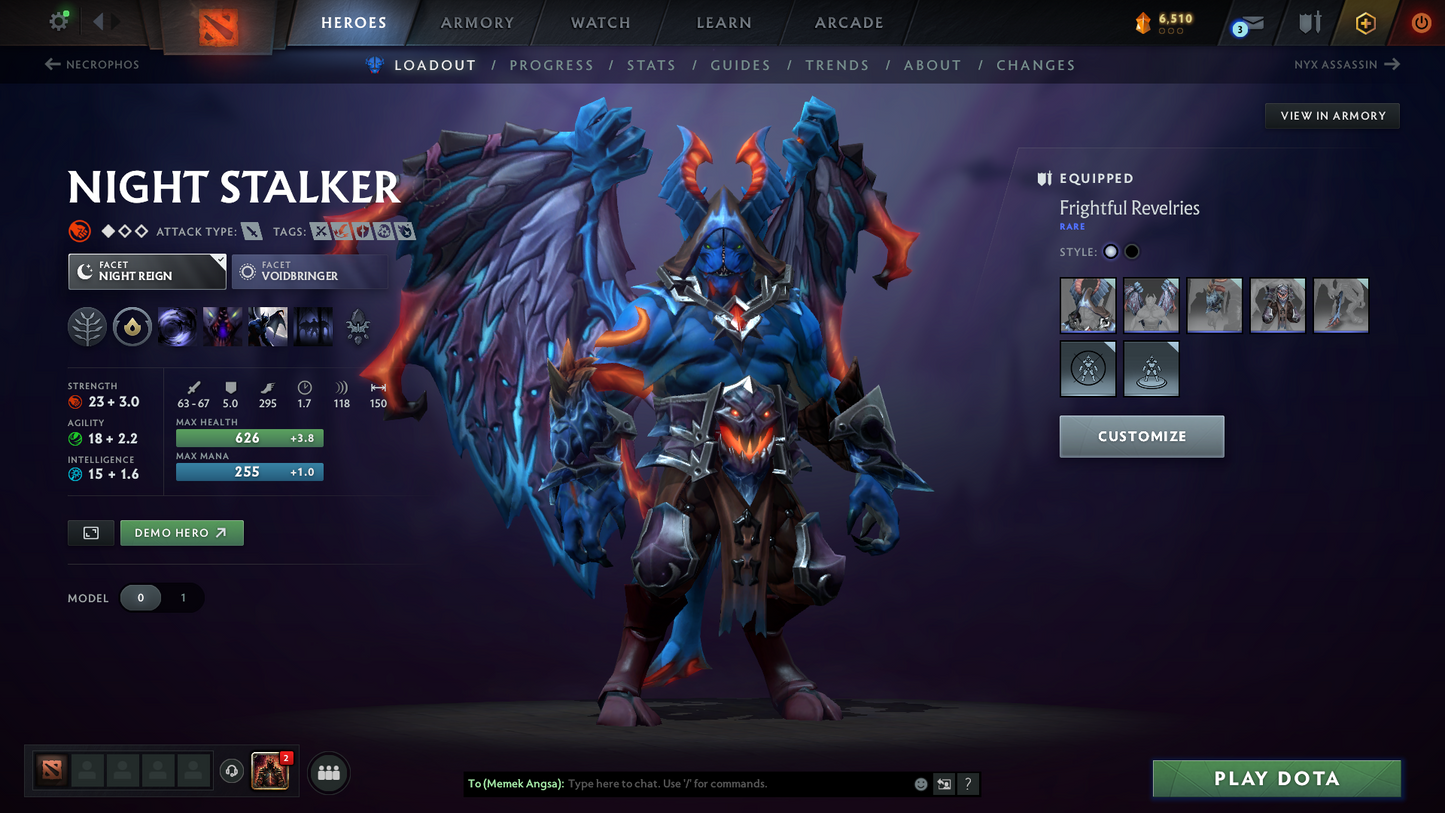This screenshot has width=1445, height=813.
Task: Click the innate ability droplet icon
Action: 132,326
